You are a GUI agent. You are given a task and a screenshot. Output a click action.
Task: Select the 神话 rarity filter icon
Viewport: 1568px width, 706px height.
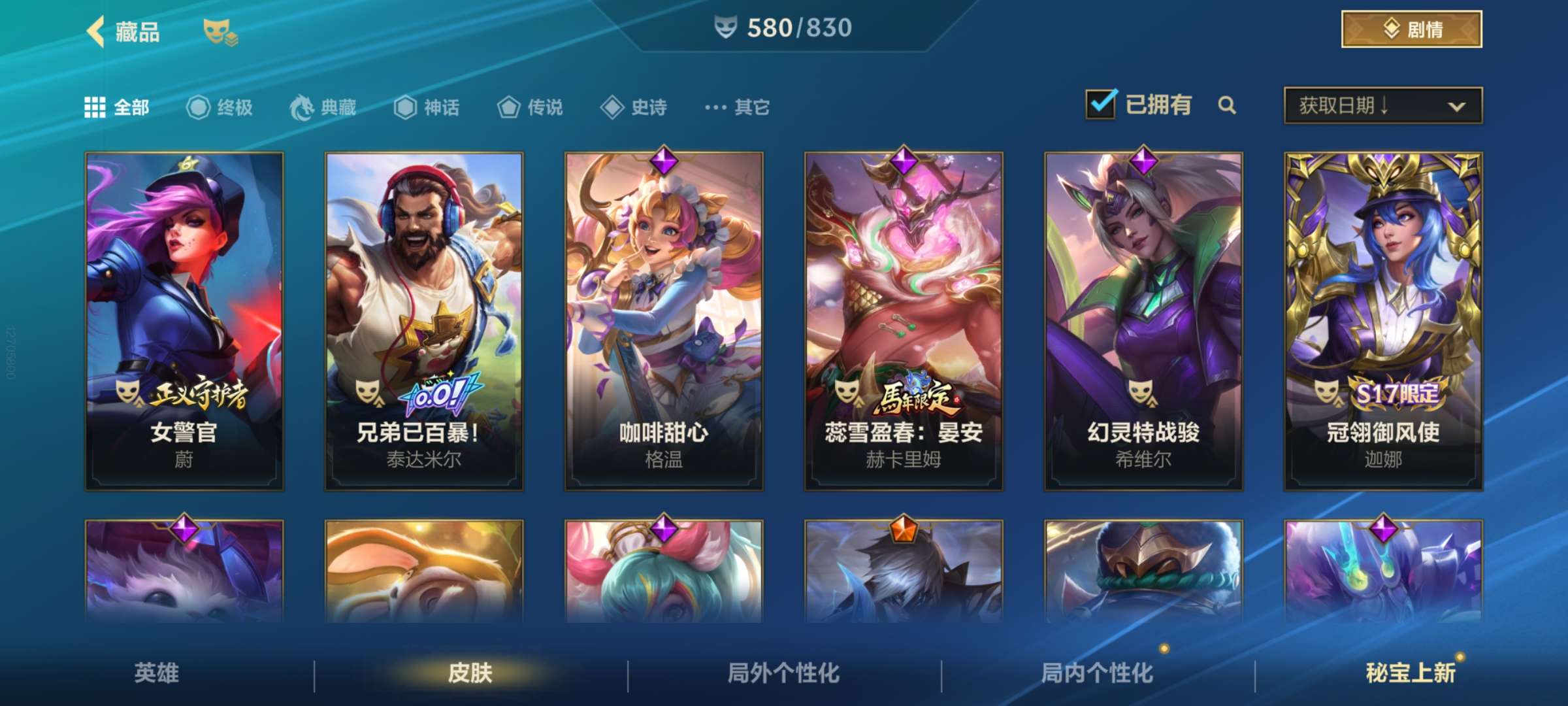pos(406,108)
